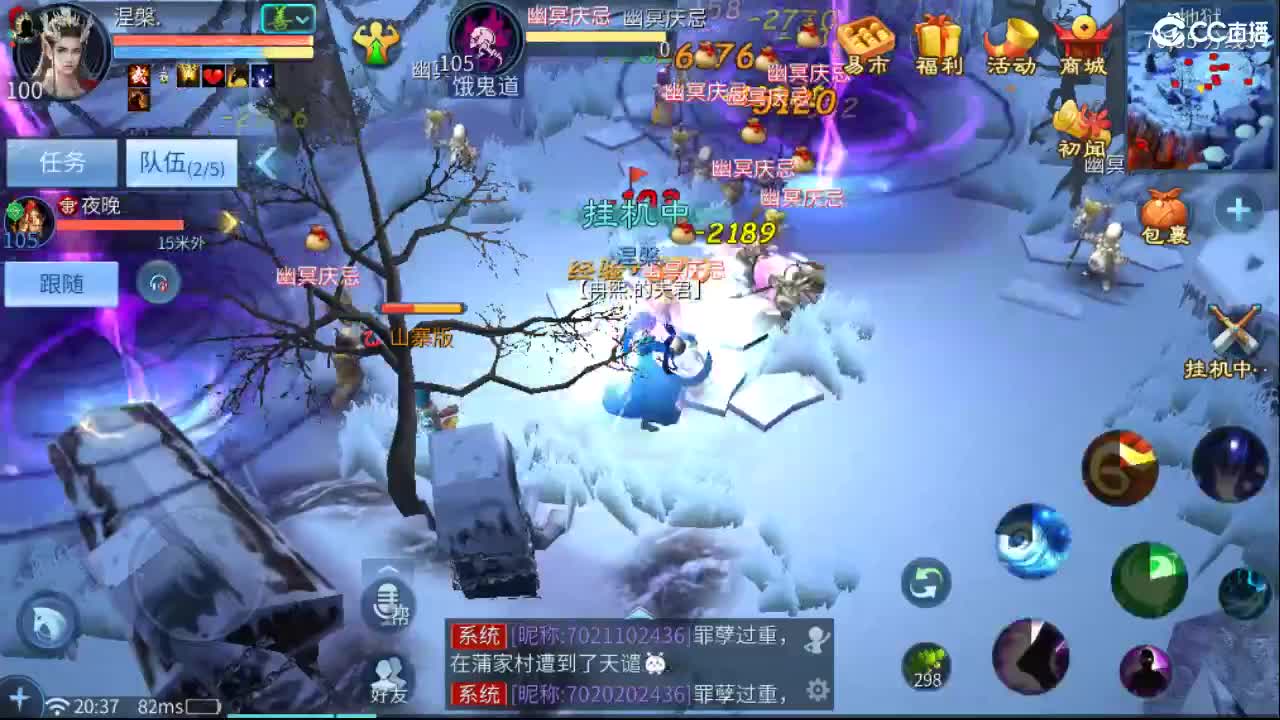Use the blue wave attack skill
The image size is (1280, 720).
click(1035, 540)
